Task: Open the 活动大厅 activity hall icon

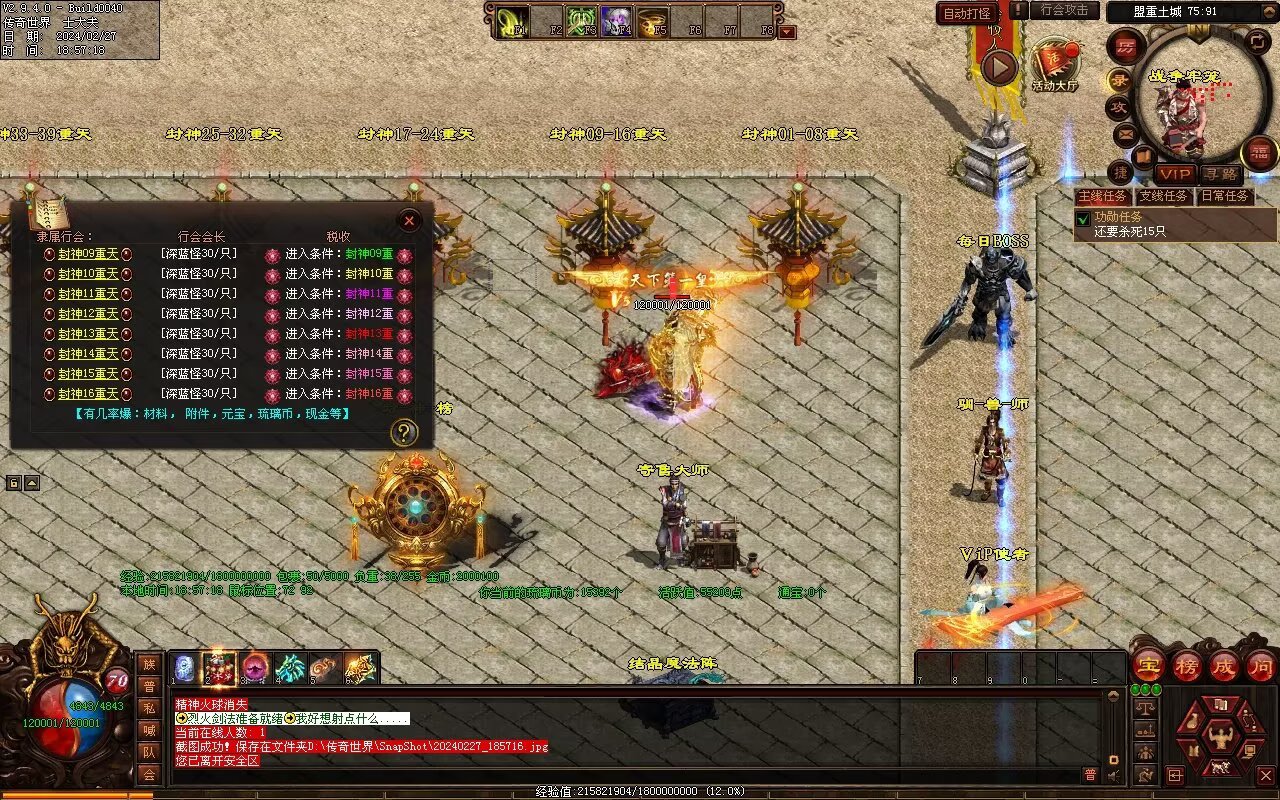Action: click(1054, 66)
